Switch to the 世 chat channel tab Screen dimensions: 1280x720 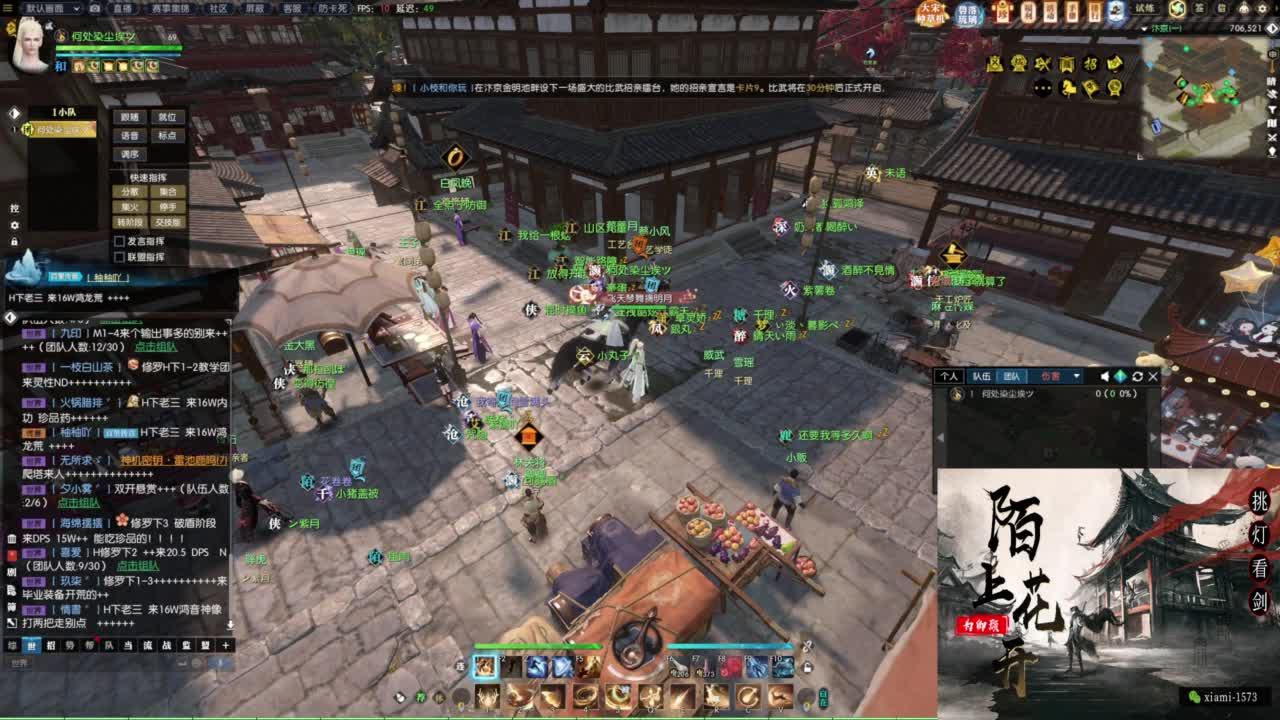click(x=32, y=646)
